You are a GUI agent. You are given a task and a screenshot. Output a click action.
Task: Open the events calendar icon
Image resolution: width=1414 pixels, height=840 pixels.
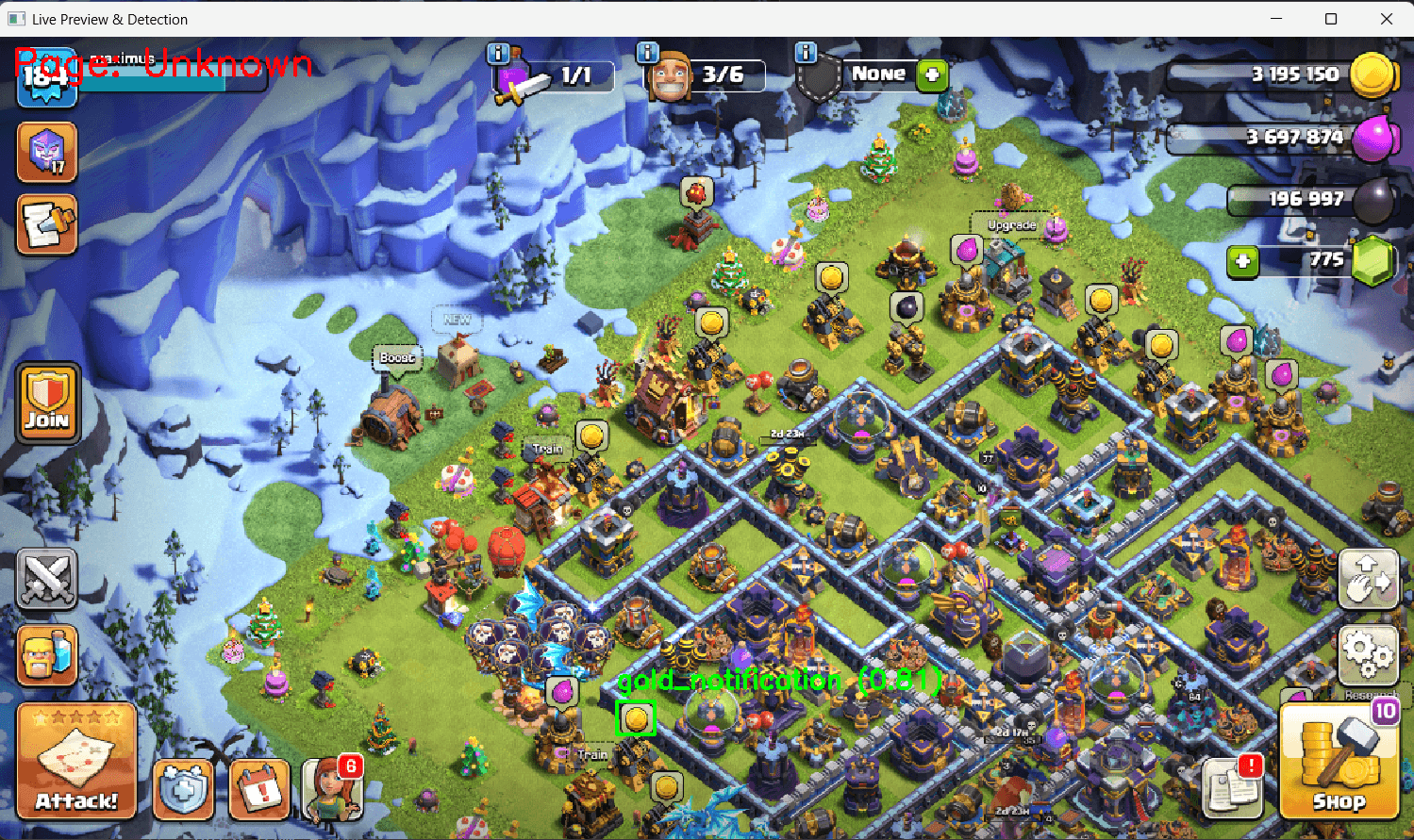(257, 791)
